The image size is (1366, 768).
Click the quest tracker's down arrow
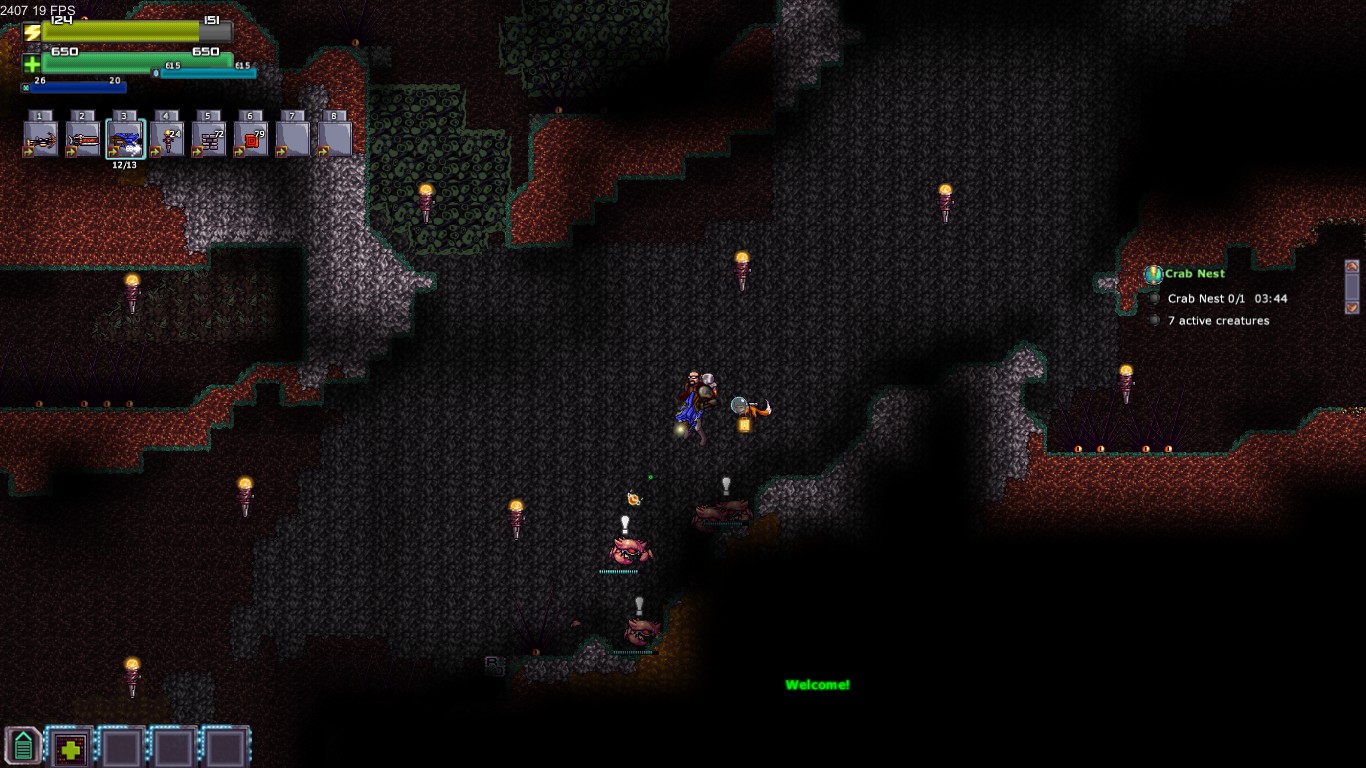[x=1352, y=308]
